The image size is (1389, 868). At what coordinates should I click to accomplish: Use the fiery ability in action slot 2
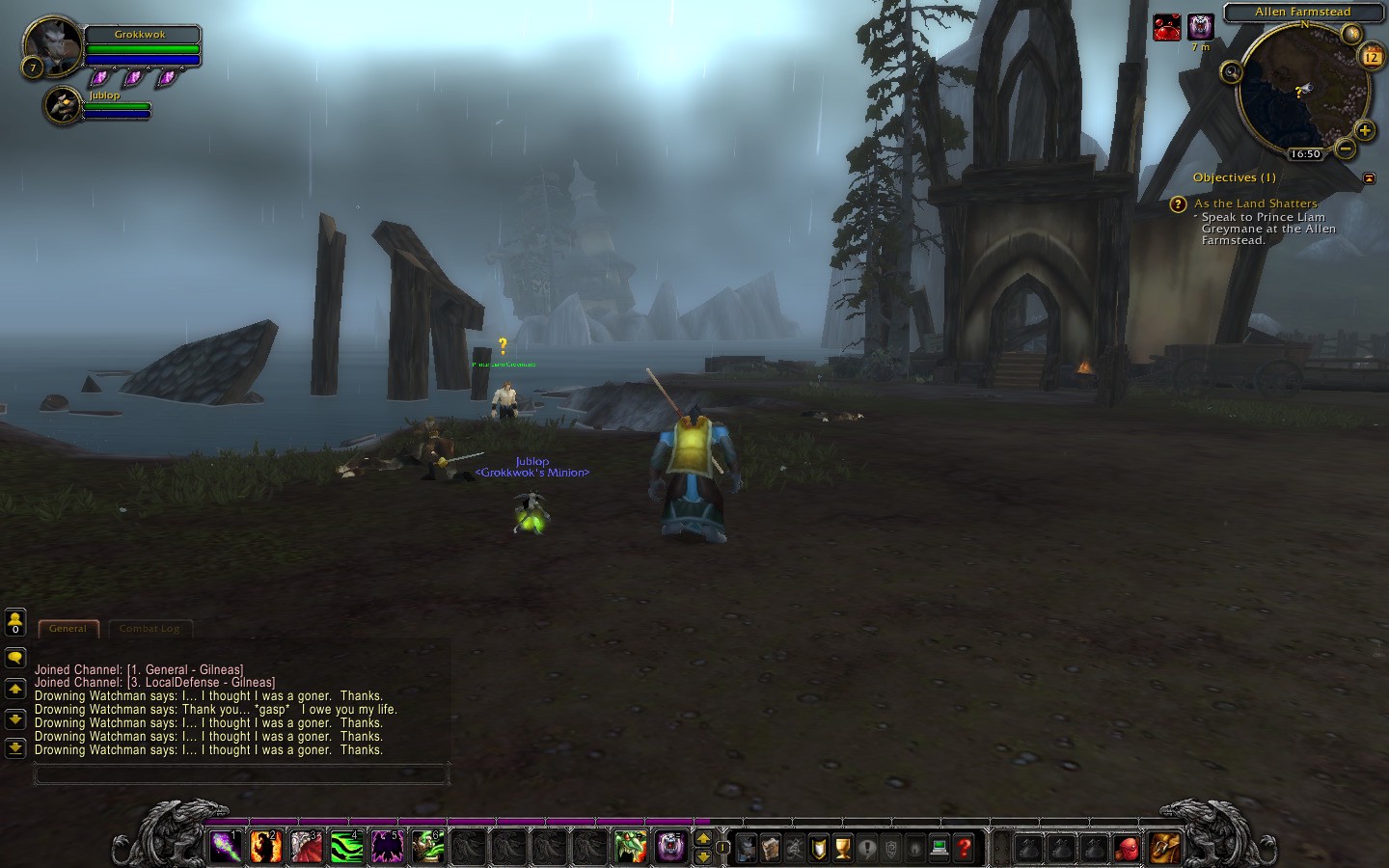coord(266,847)
